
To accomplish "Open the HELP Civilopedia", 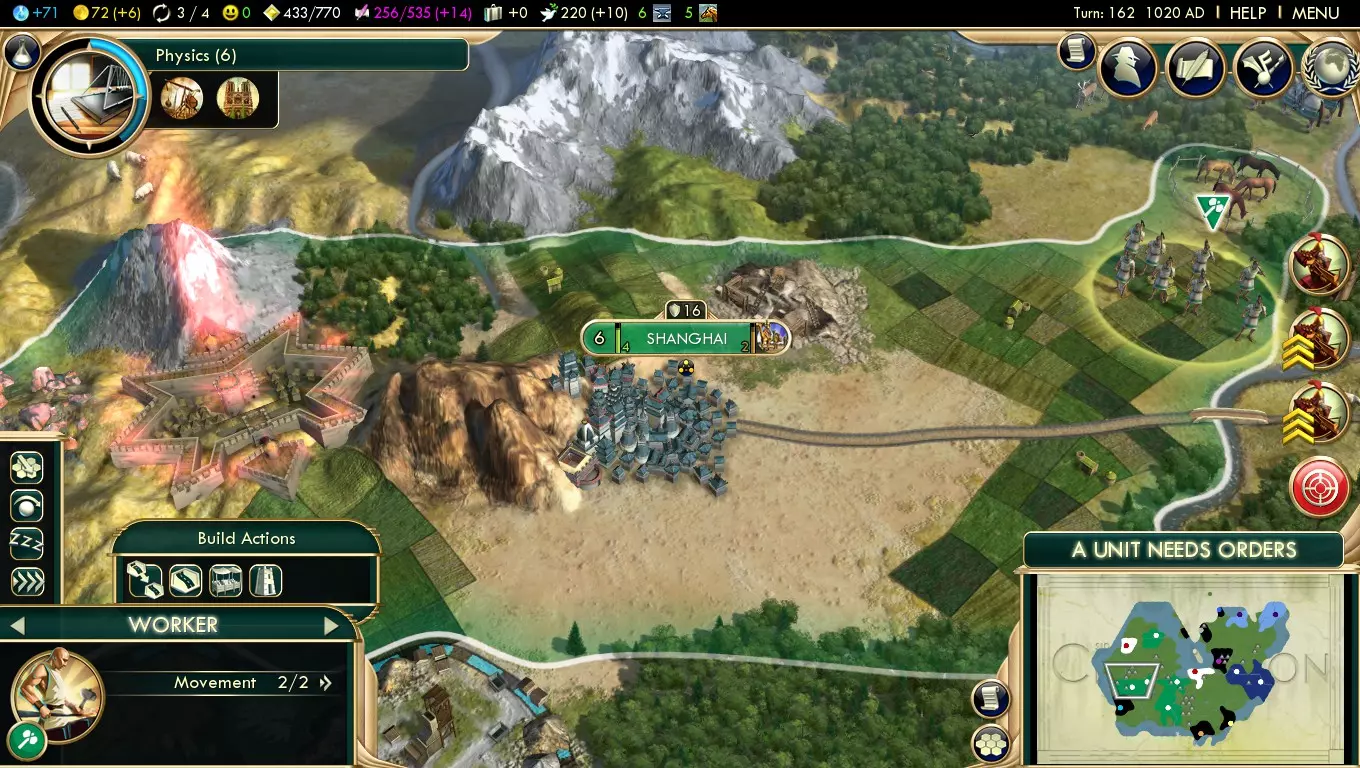I will point(1247,13).
